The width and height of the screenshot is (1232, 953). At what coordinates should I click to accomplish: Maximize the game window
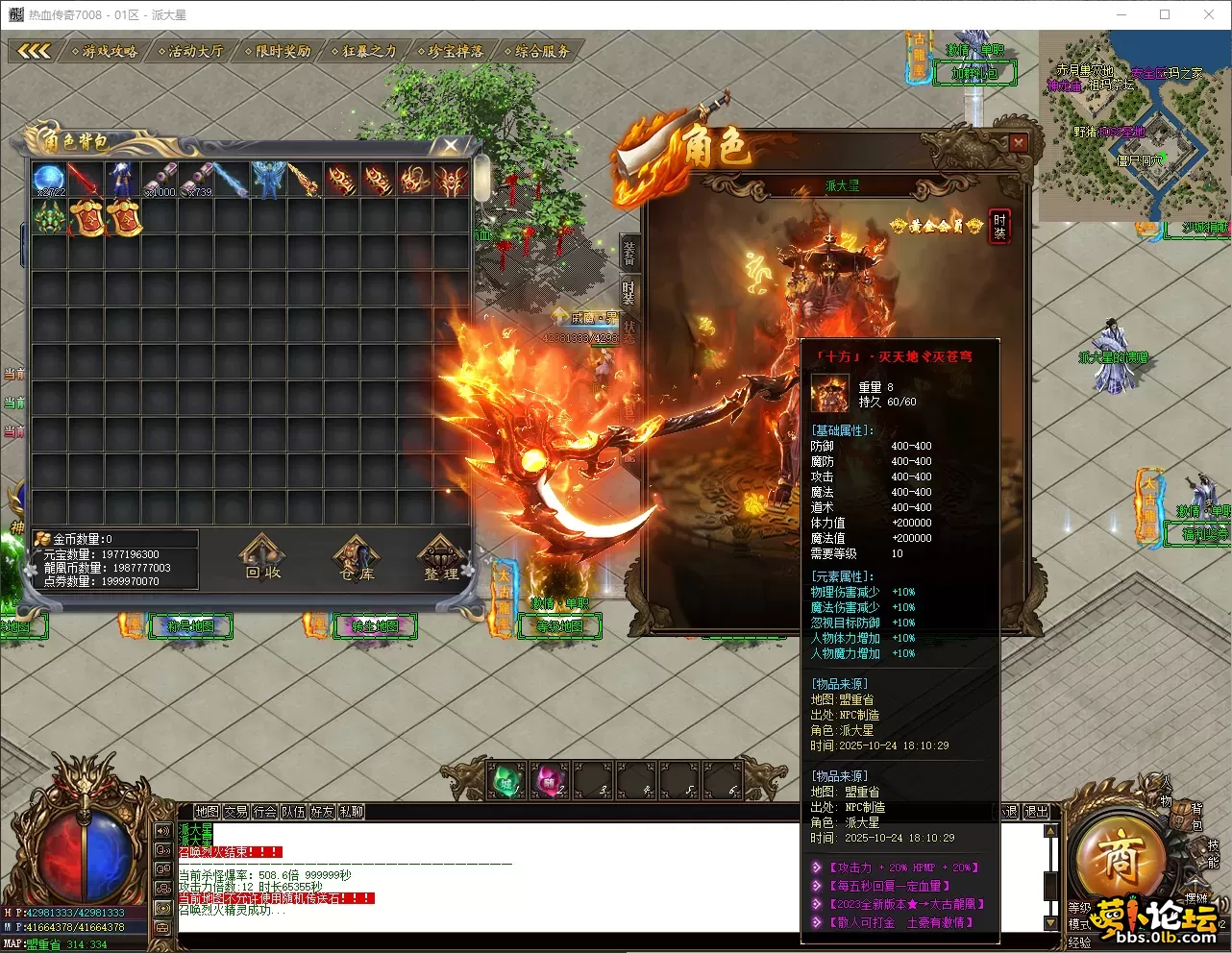[1165, 14]
